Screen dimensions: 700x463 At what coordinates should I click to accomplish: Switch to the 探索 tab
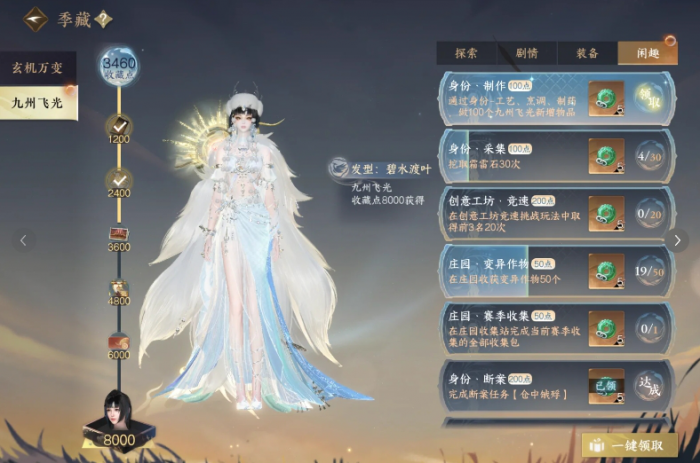point(465,53)
